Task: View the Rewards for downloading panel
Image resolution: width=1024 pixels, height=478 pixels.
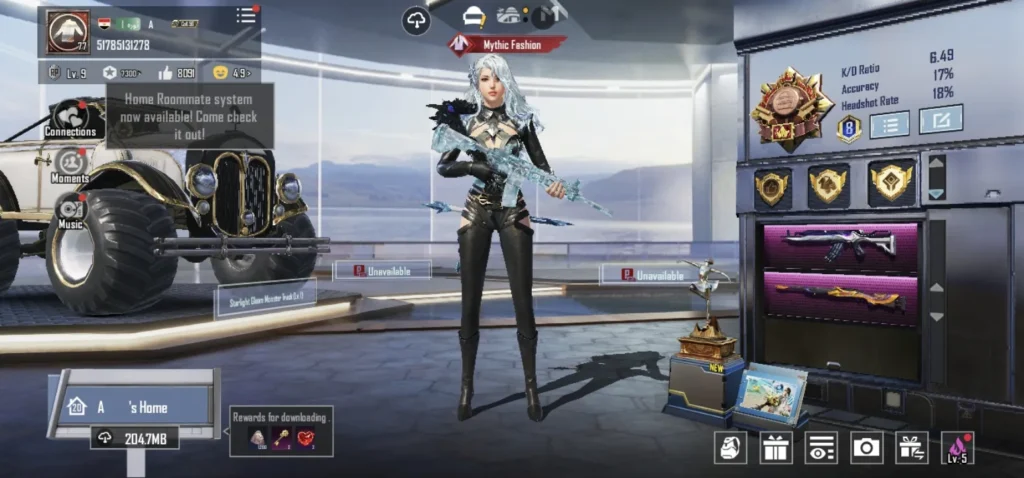Action: coord(281,431)
